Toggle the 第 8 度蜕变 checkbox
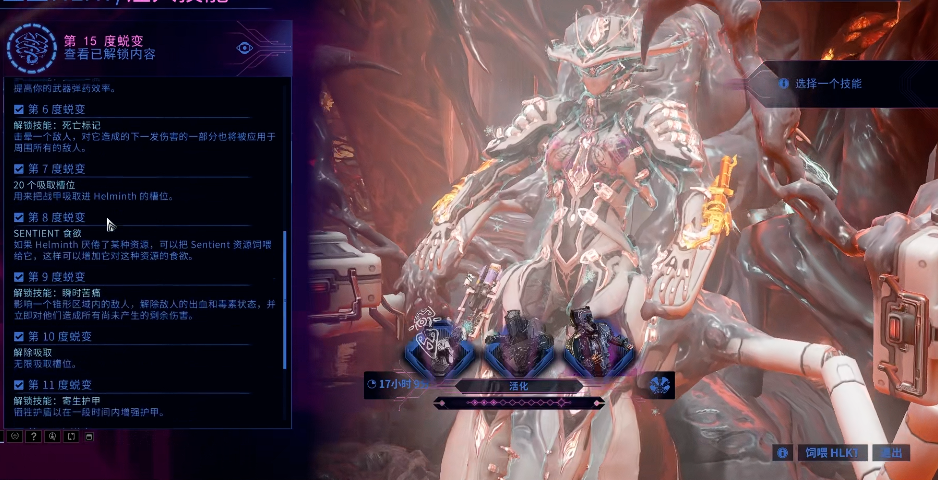938x480 pixels. 19,217
